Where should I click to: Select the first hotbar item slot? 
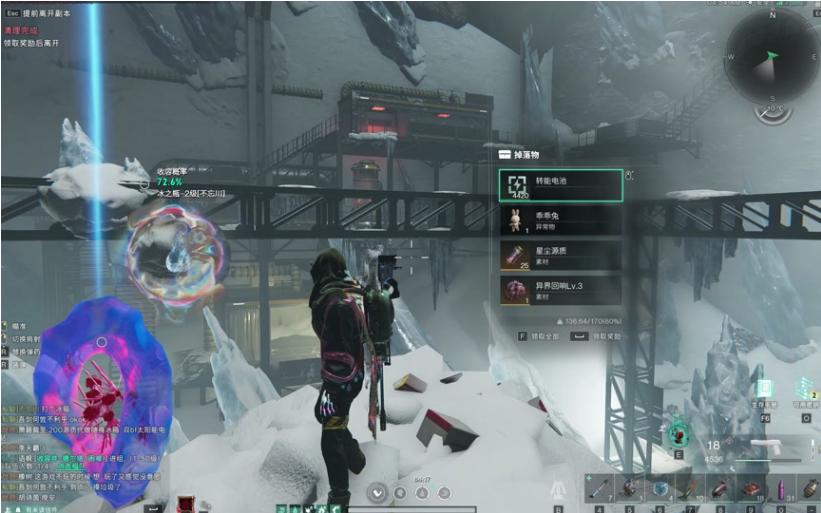tap(598, 487)
